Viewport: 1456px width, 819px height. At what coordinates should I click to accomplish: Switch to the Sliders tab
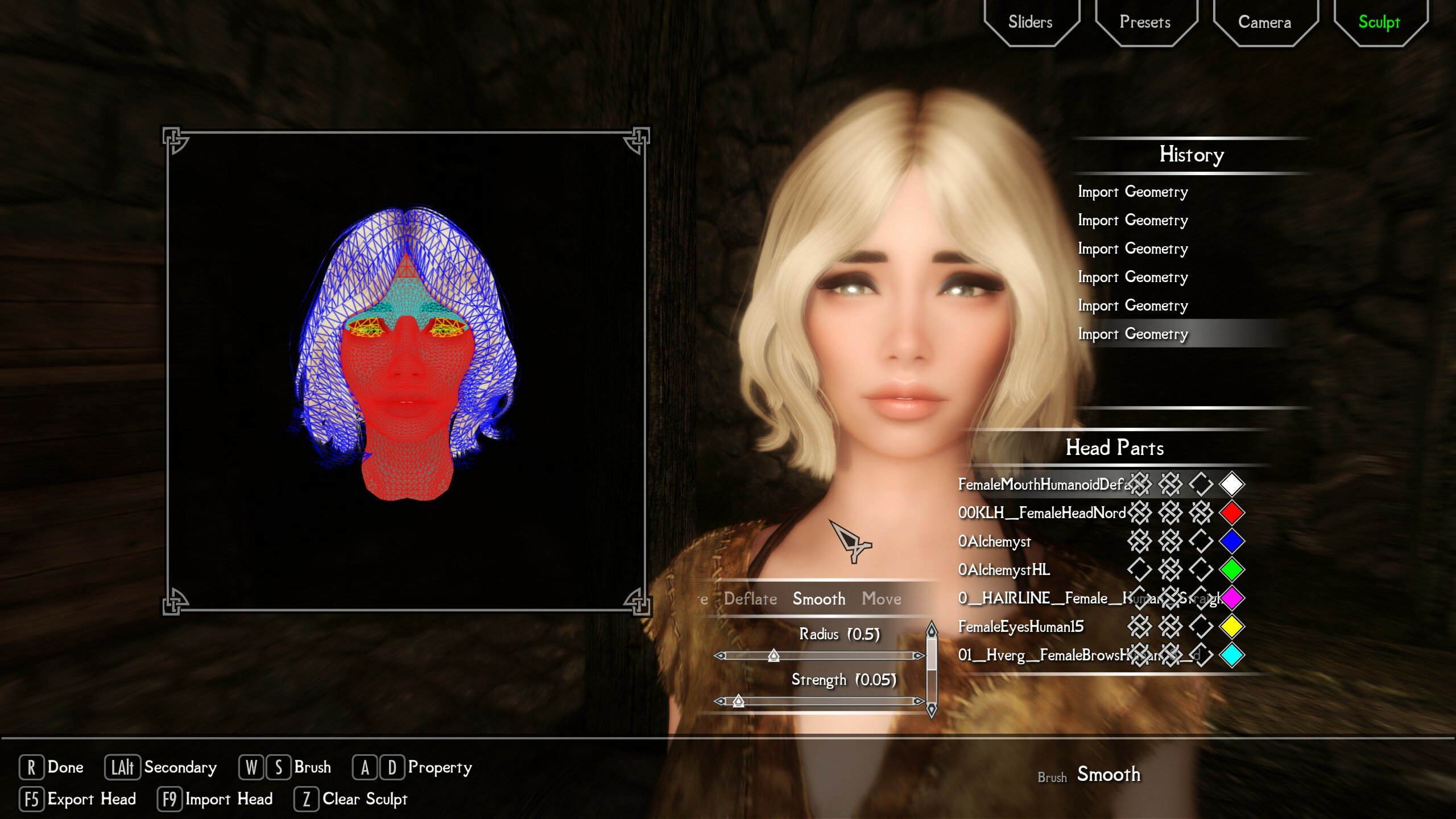click(x=1031, y=22)
